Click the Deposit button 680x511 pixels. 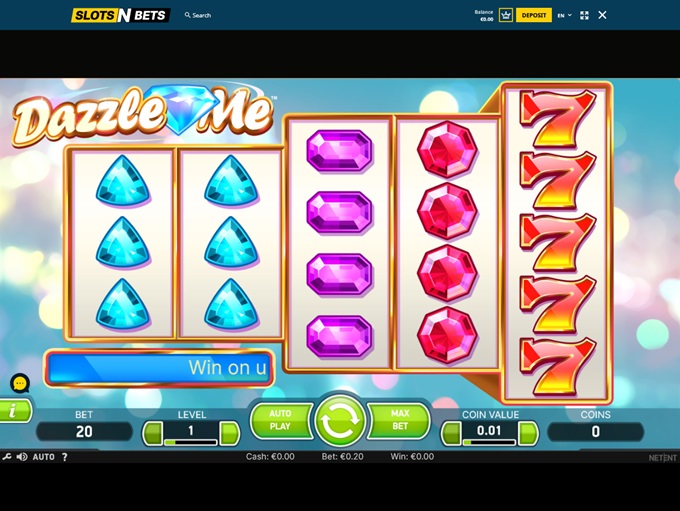534,15
